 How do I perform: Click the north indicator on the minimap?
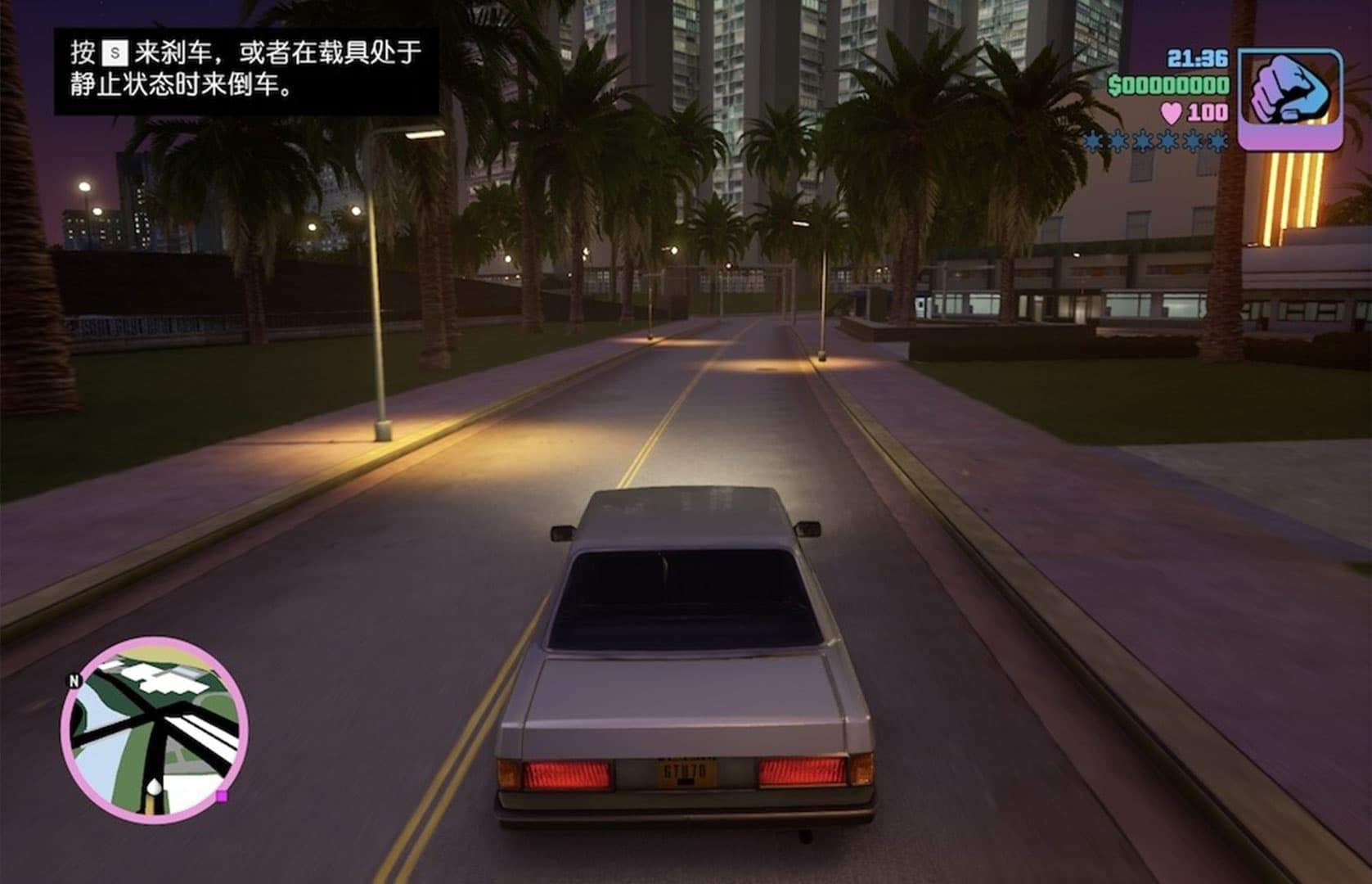74,681
